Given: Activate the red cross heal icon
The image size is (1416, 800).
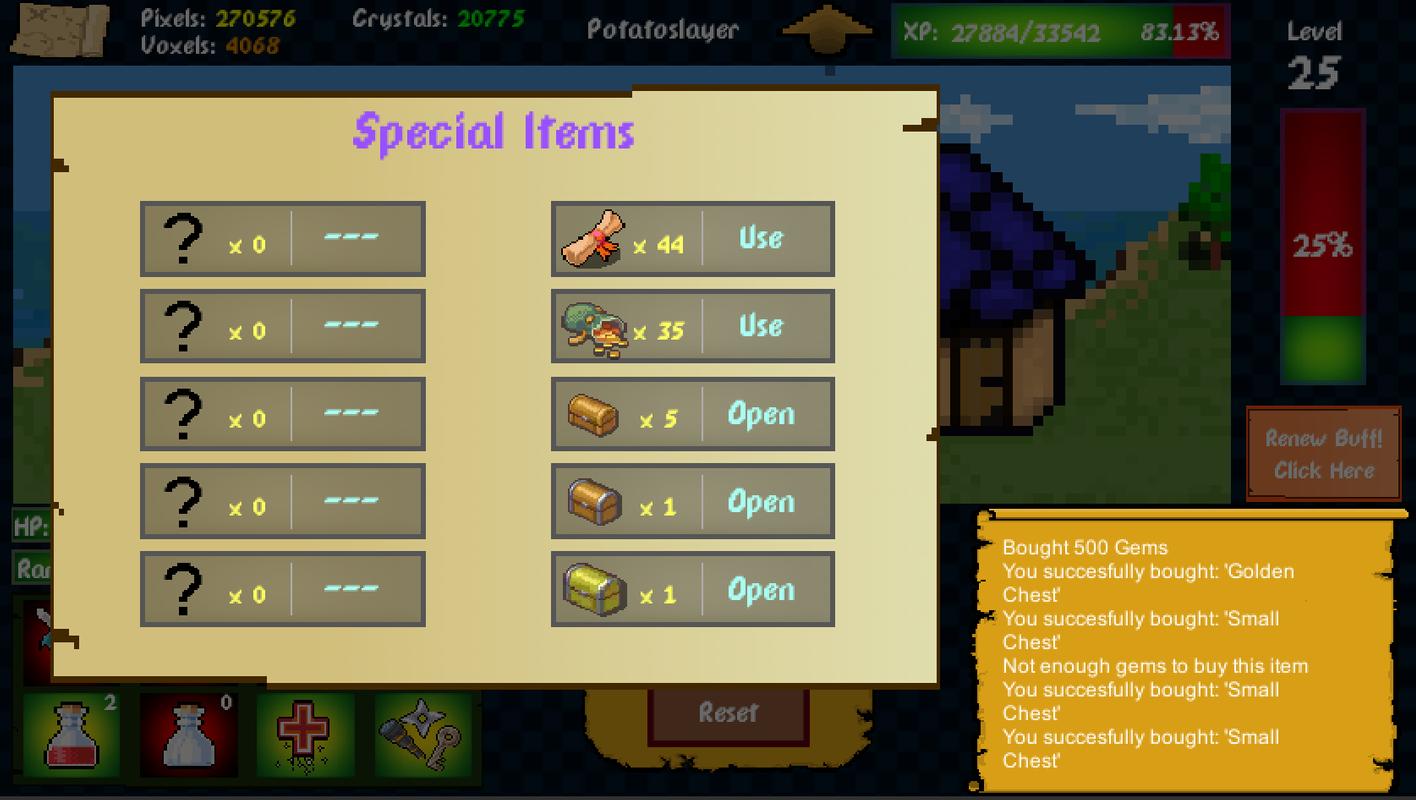Looking at the screenshot, I should (305, 734).
